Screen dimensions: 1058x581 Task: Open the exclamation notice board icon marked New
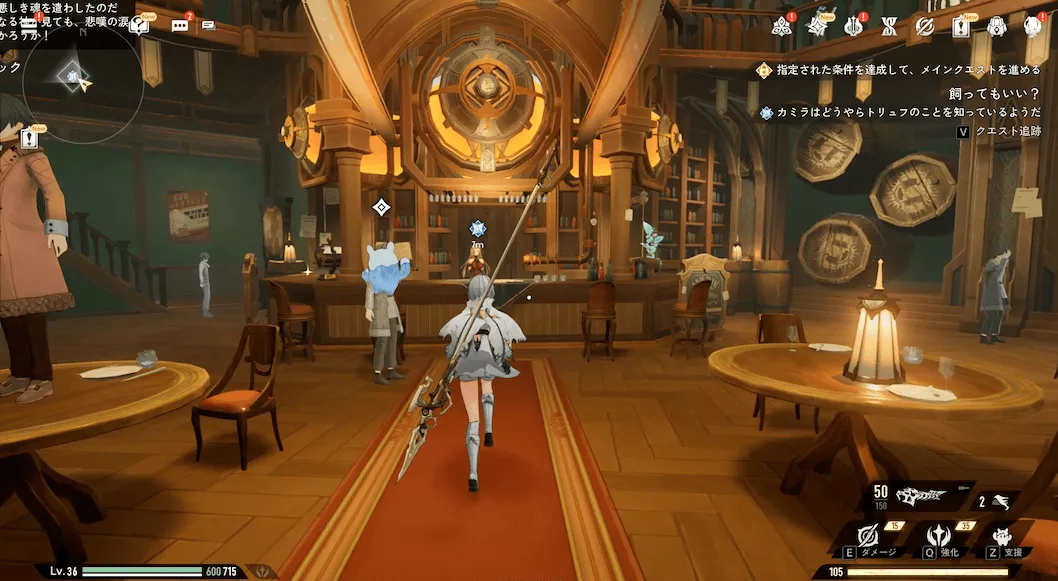click(x=961, y=26)
